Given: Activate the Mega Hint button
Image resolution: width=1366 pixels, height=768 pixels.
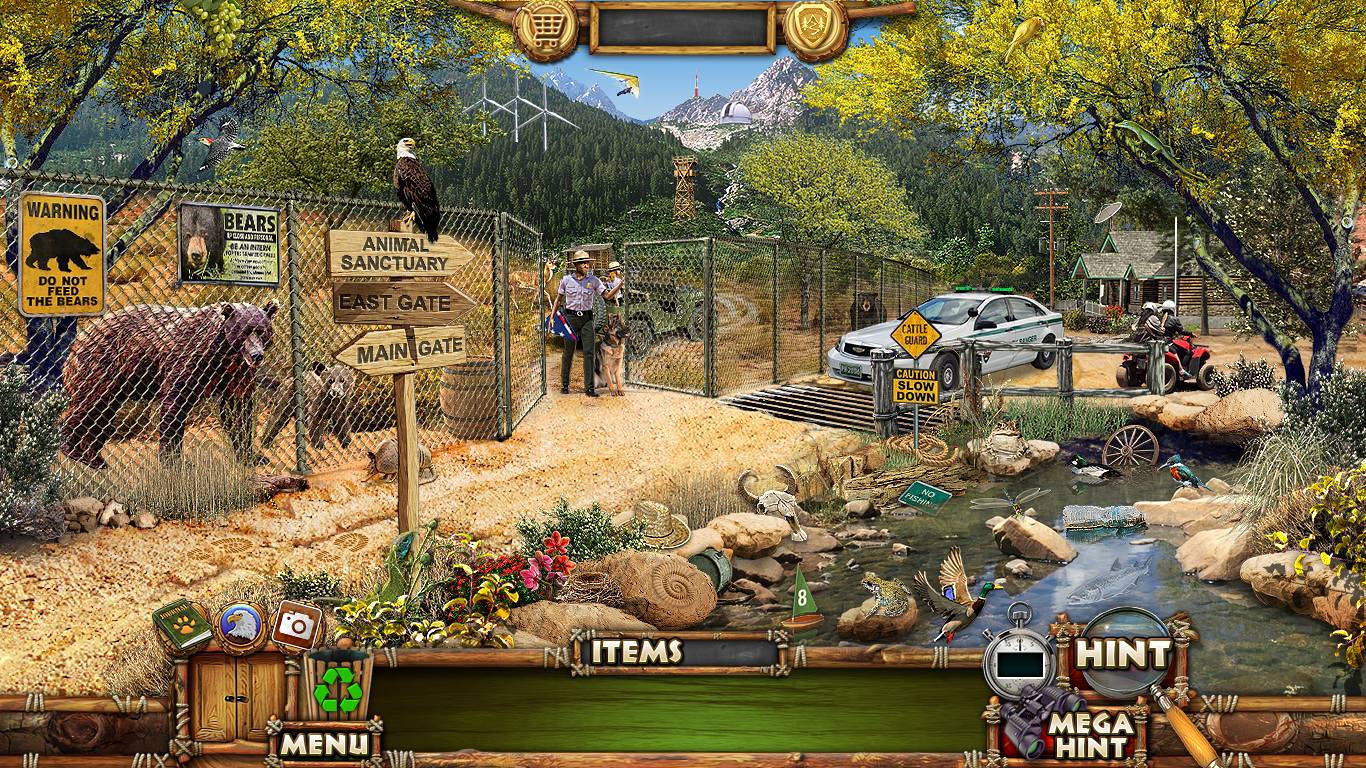Looking at the screenshot, I should coord(1090,734).
